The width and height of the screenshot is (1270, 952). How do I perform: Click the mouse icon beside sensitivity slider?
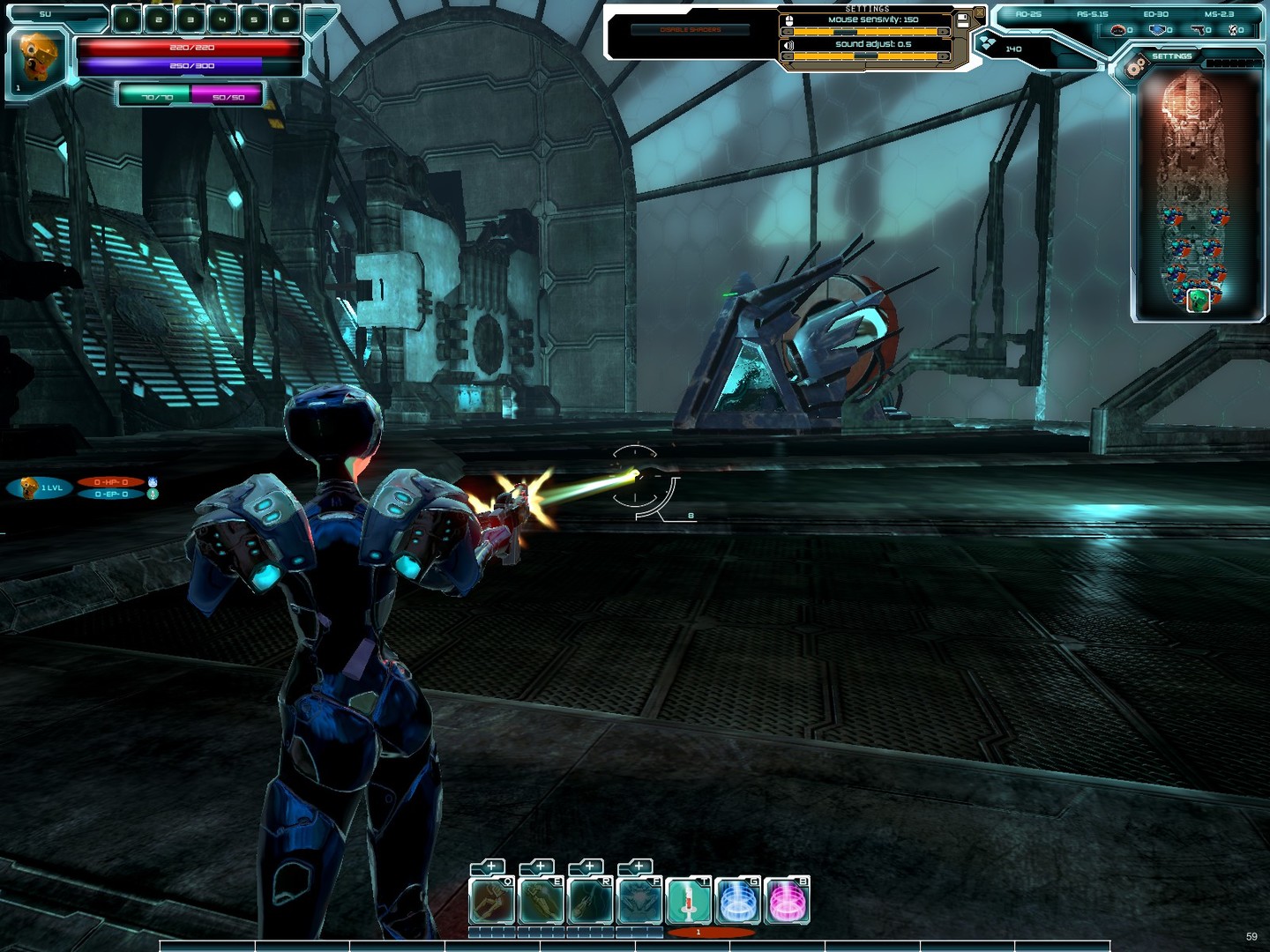(x=789, y=19)
